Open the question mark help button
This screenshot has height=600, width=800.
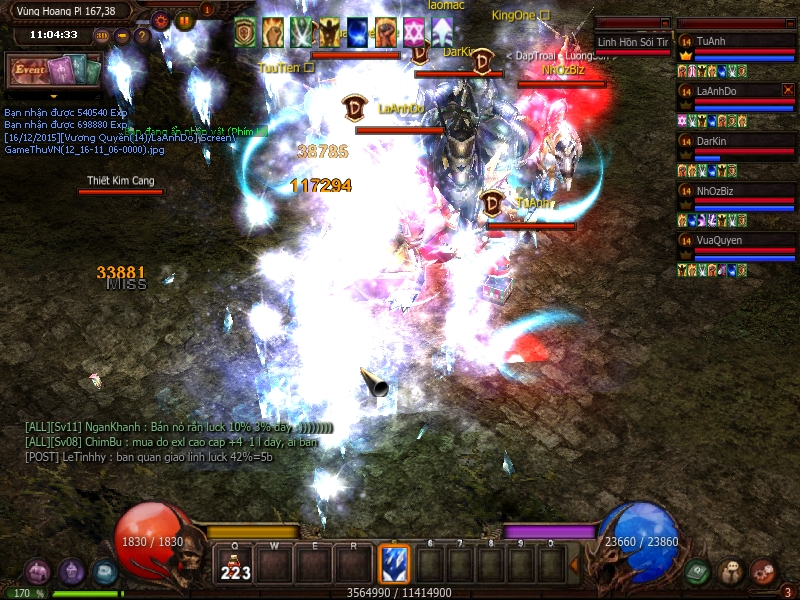pyautogui.click(x=142, y=36)
